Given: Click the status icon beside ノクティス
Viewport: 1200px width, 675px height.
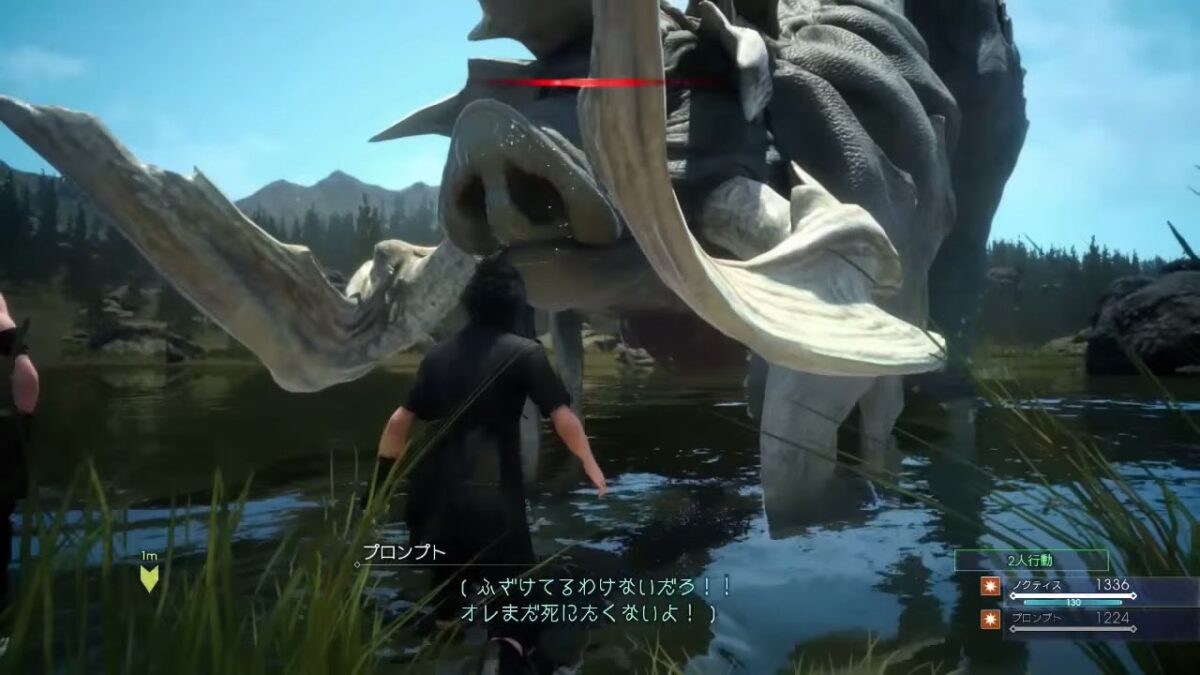Looking at the screenshot, I should point(990,588).
